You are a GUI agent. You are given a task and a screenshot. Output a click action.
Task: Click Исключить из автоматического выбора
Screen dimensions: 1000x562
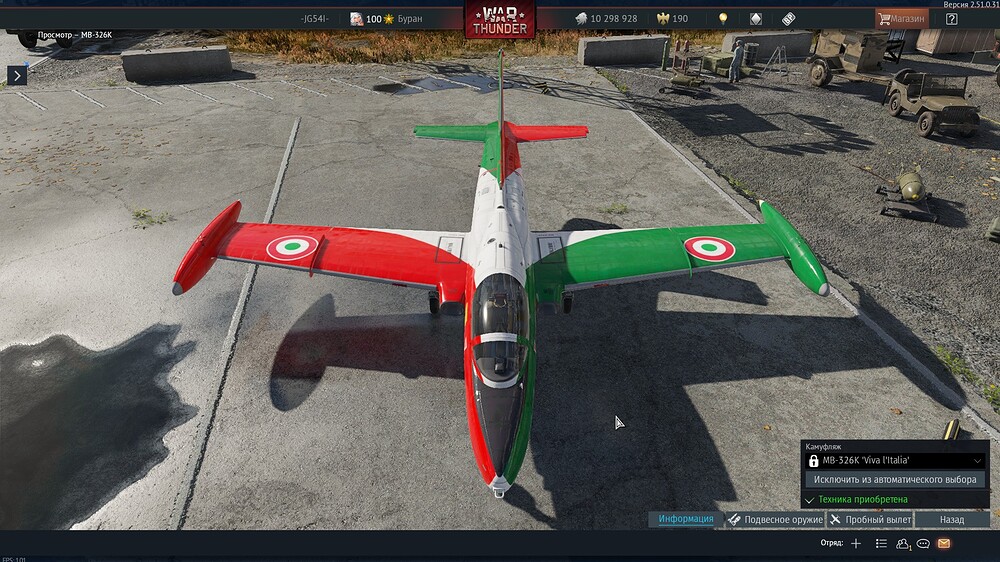coord(895,479)
